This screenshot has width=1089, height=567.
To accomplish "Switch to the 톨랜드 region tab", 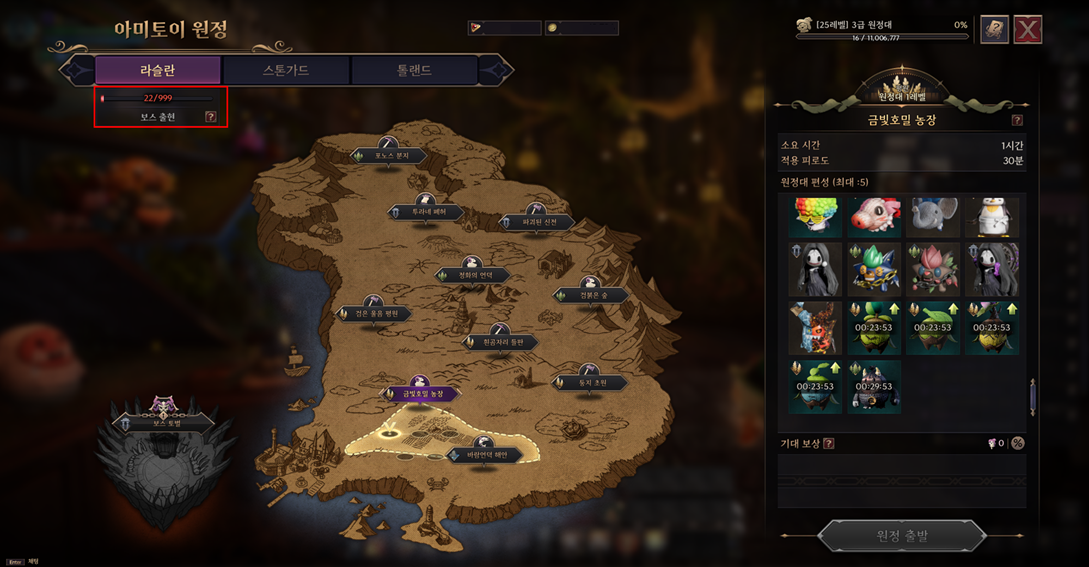I will pos(413,70).
